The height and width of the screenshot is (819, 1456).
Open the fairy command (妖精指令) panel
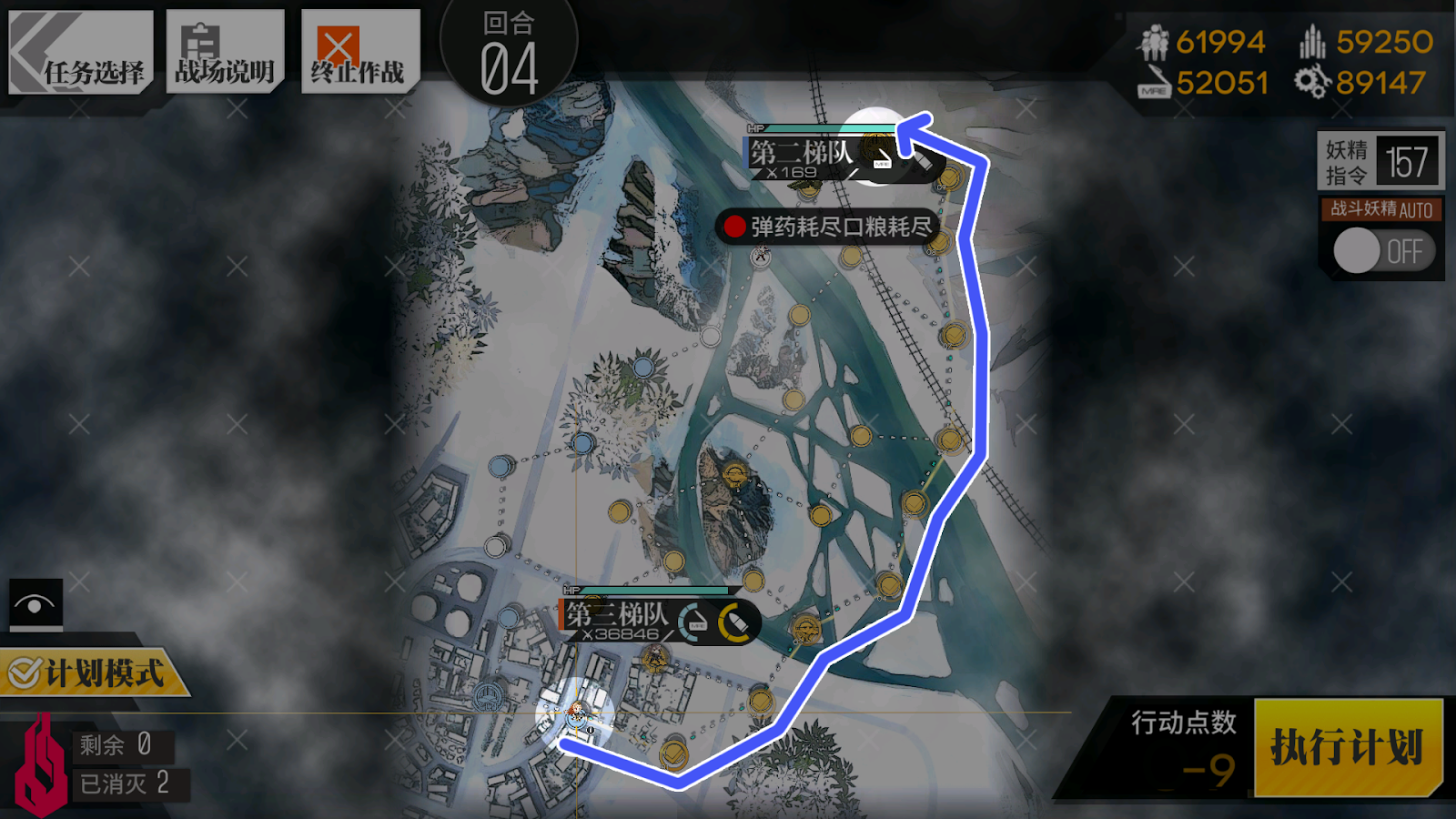1380,161
